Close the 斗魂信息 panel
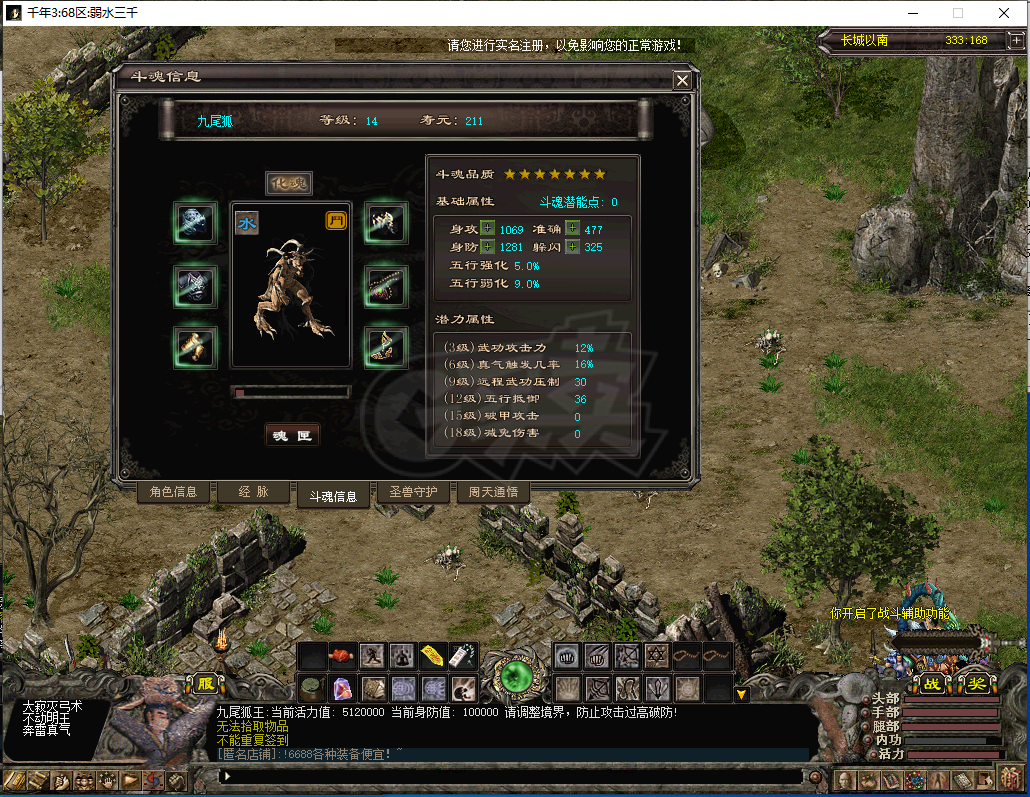 682,81
